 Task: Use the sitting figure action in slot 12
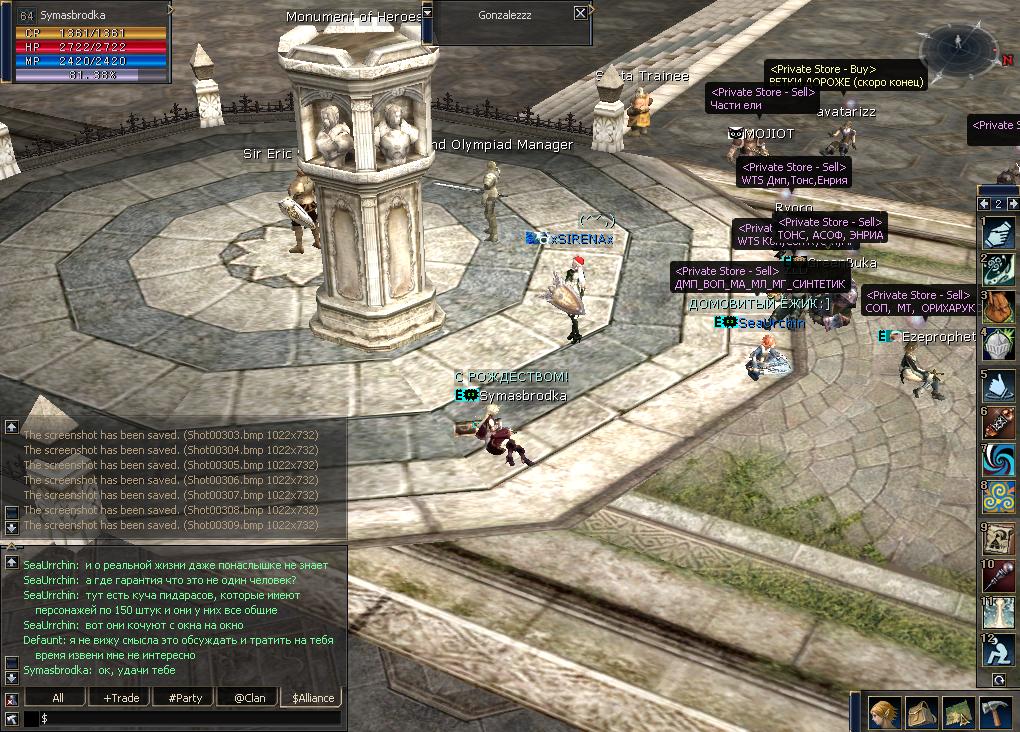click(x=999, y=651)
